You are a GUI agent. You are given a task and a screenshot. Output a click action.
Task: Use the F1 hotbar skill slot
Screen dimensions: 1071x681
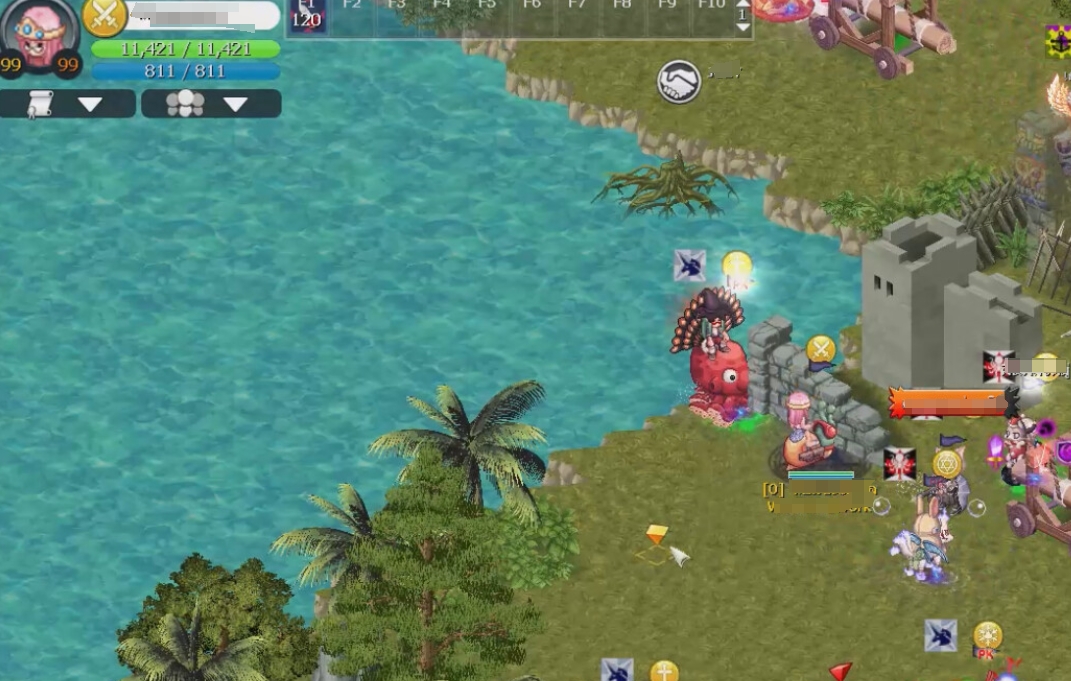(307, 15)
